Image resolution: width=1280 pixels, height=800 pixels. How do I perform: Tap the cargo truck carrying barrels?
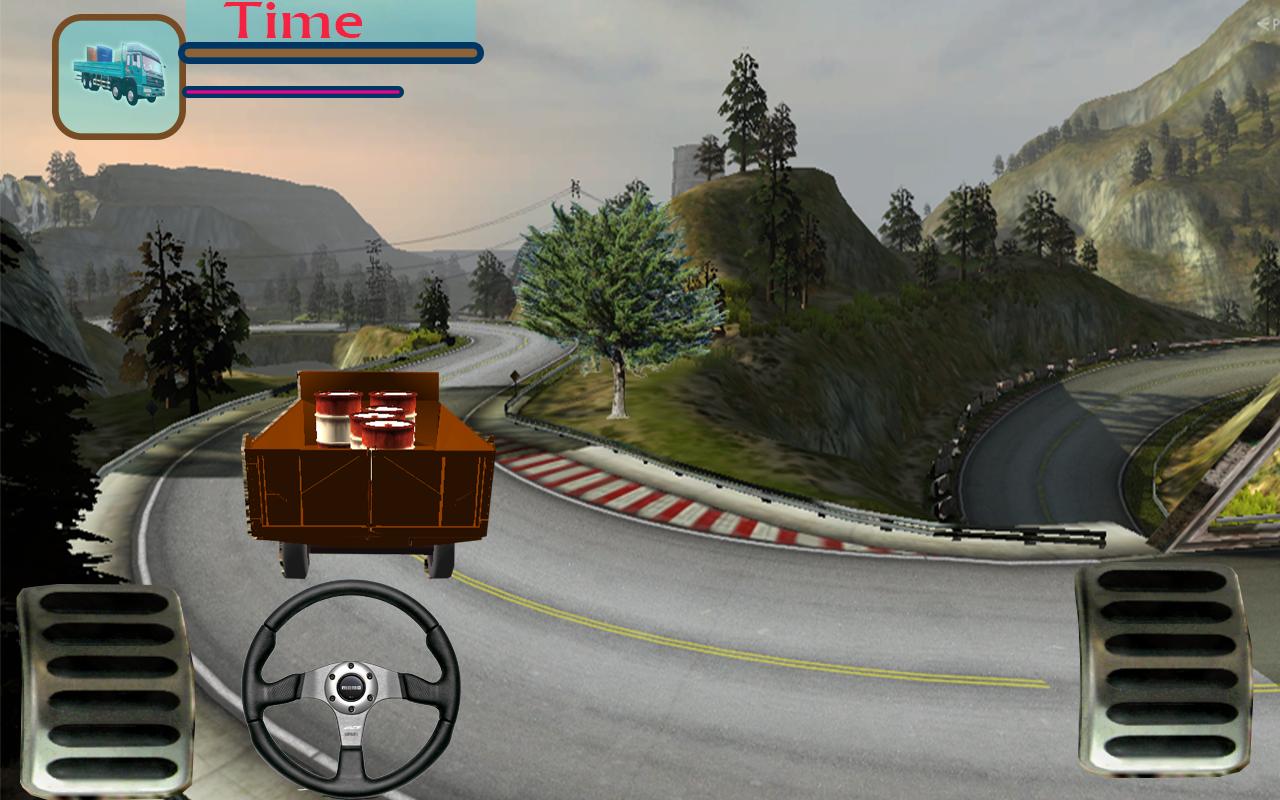[x=370, y=470]
